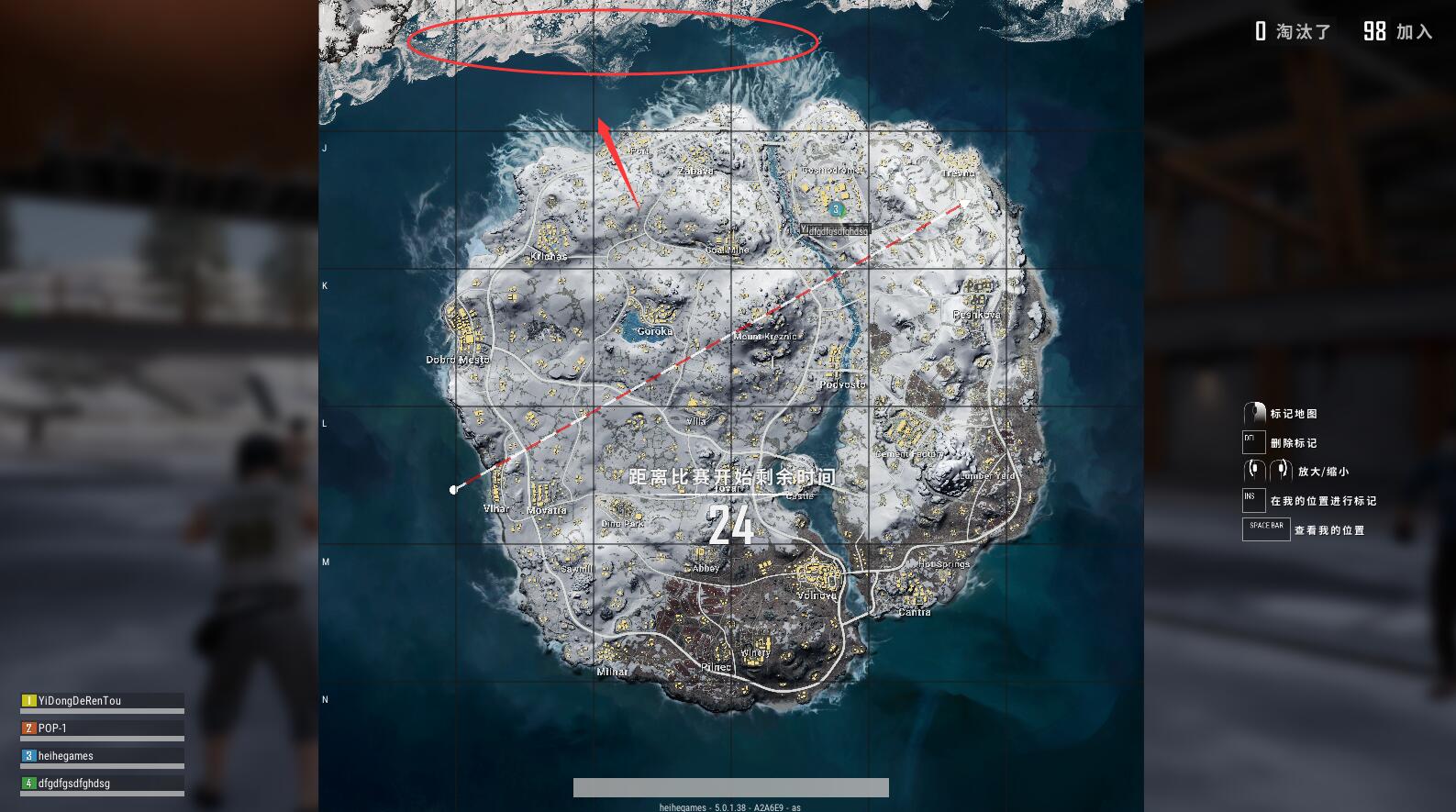Screen dimensions: 1456x812
Task: Select the Peshkova location label
Action: point(976,315)
